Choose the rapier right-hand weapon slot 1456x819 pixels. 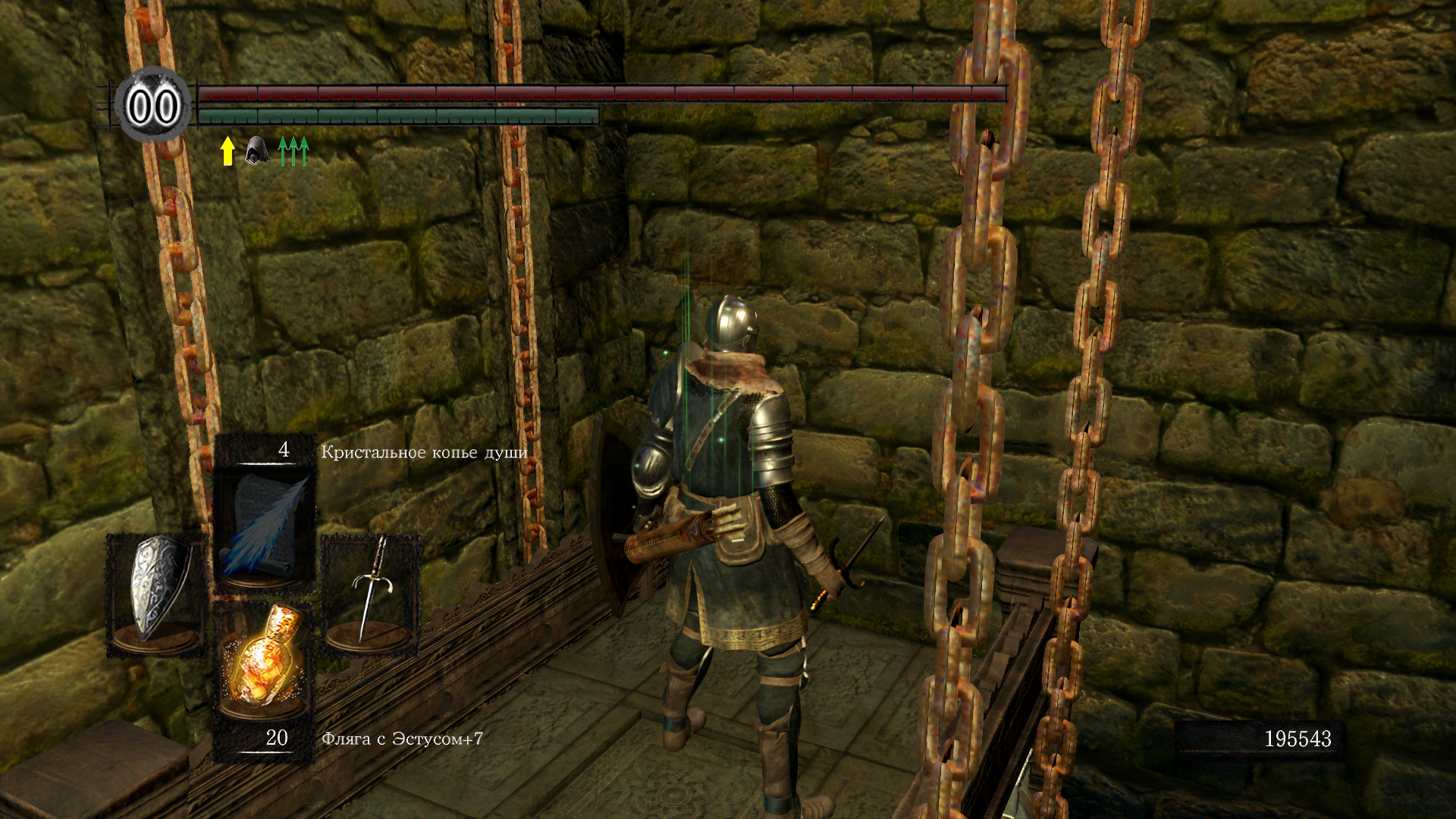370,593
